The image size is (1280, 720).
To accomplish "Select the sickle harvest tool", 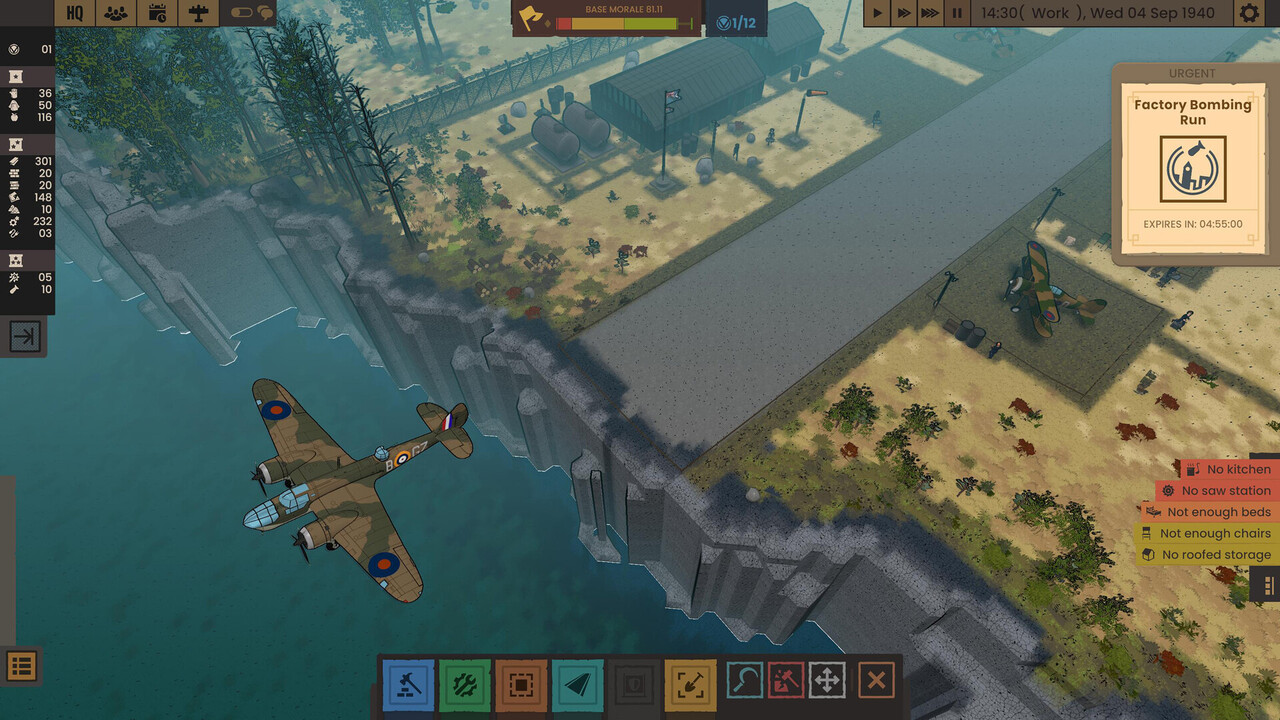I will [744, 681].
